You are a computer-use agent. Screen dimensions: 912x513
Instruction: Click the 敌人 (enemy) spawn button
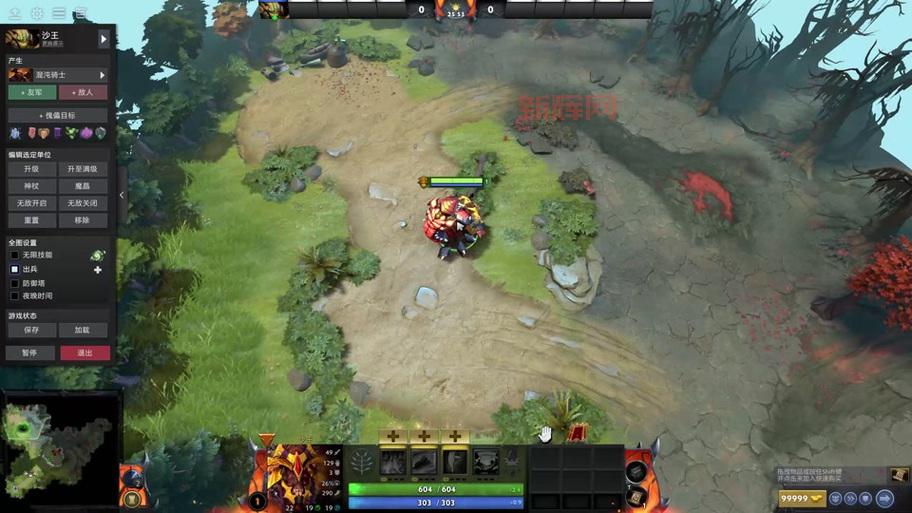[83, 93]
